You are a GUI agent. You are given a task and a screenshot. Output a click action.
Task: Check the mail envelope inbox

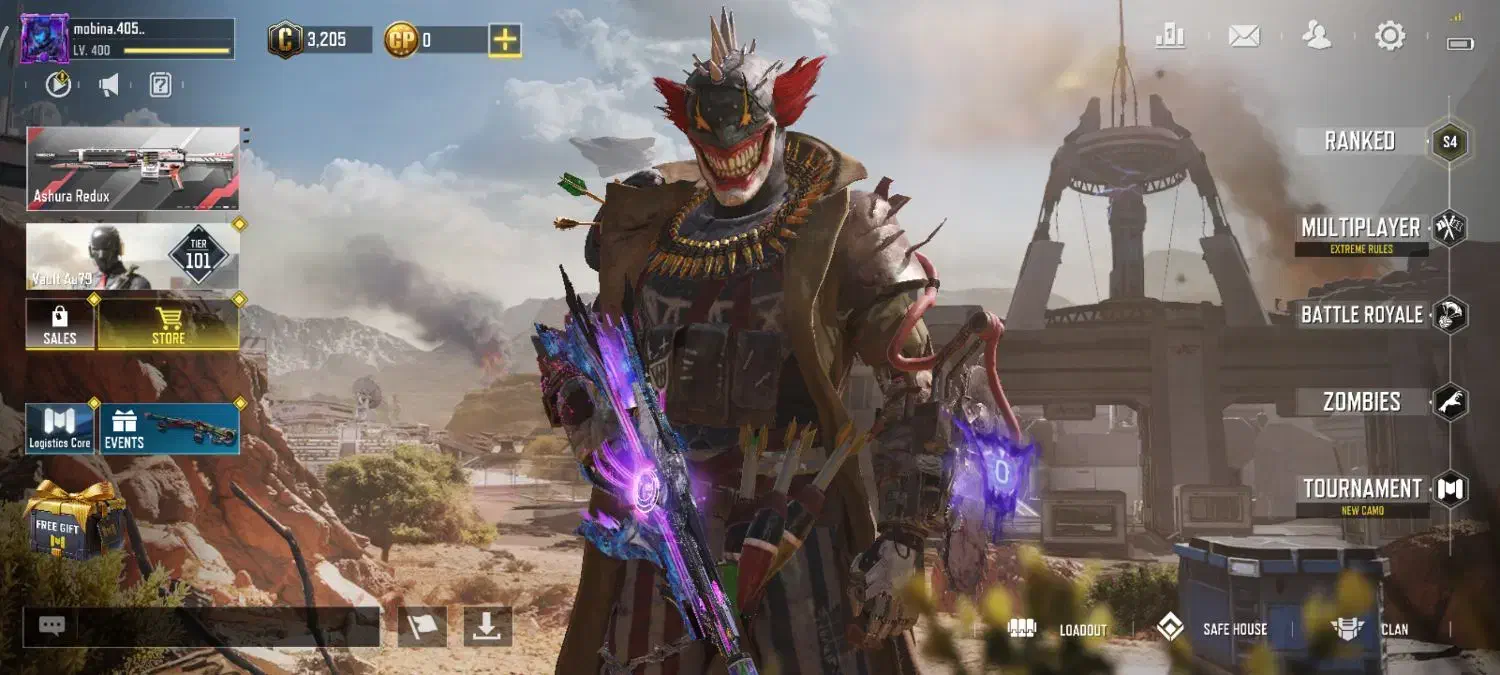pyautogui.click(x=1244, y=37)
